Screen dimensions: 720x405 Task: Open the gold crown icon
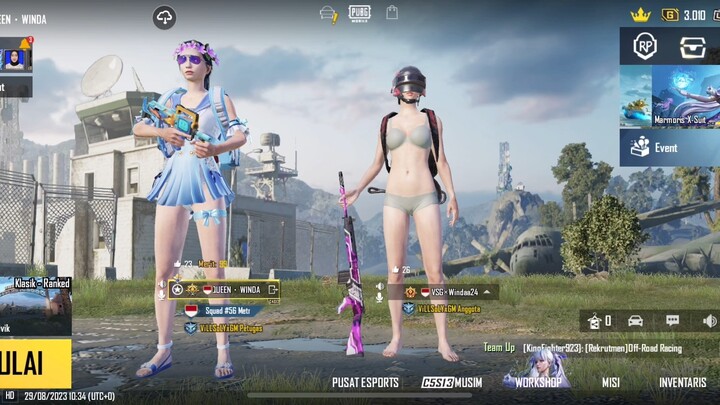[x=640, y=14]
